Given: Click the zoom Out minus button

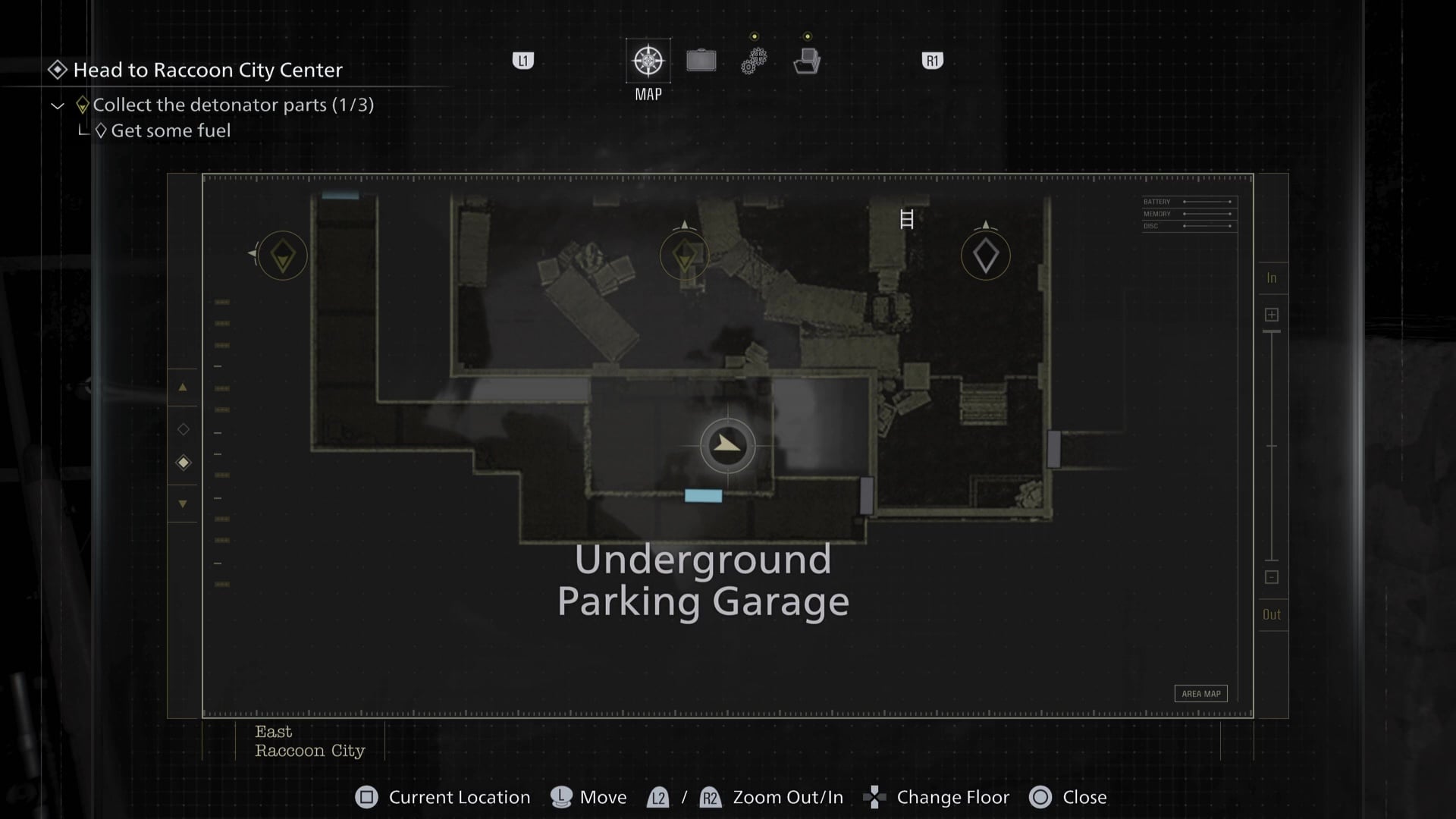Looking at the screenshot, I should point(1272,577).
